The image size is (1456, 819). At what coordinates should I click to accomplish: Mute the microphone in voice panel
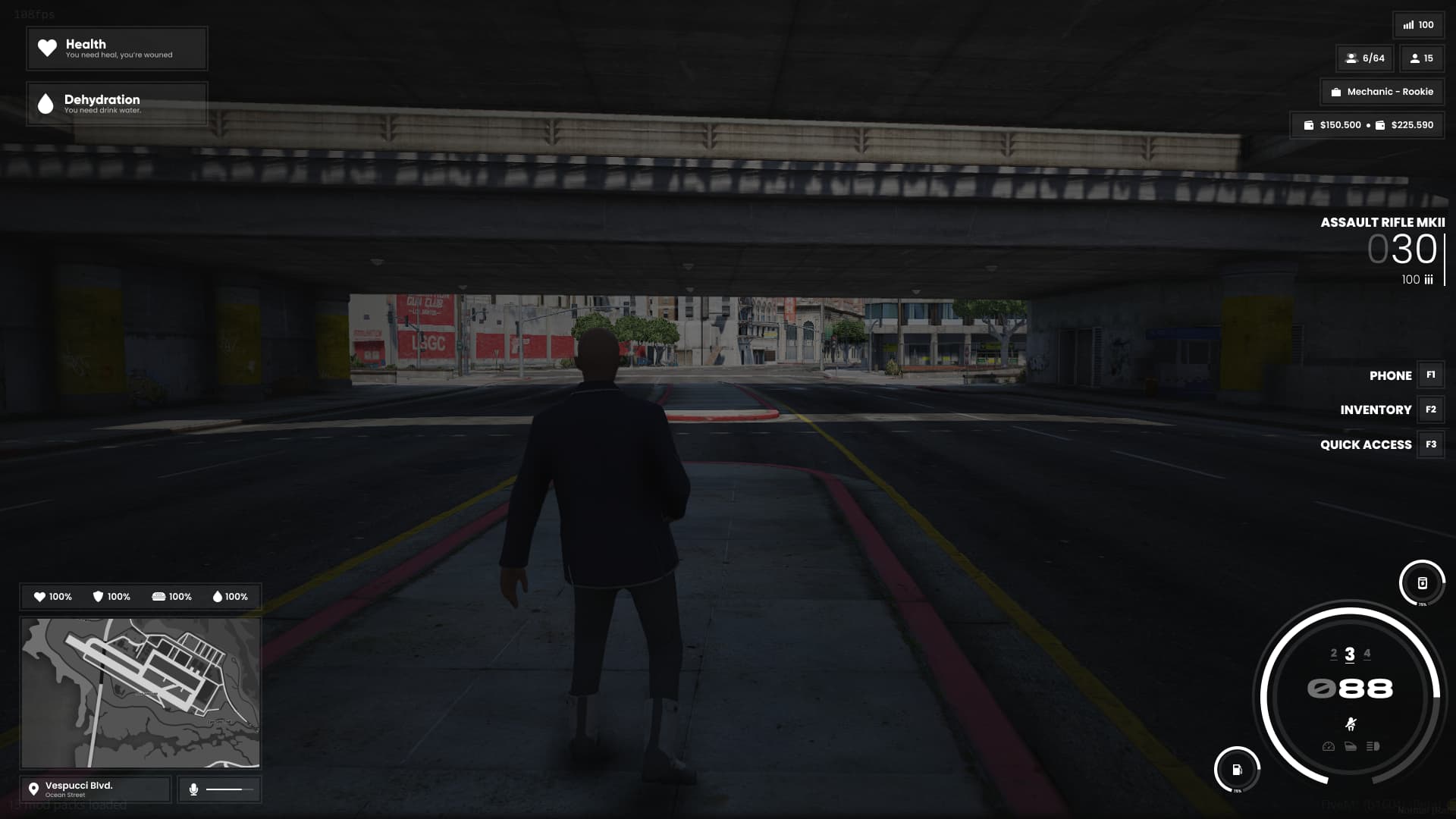point(195,789)
